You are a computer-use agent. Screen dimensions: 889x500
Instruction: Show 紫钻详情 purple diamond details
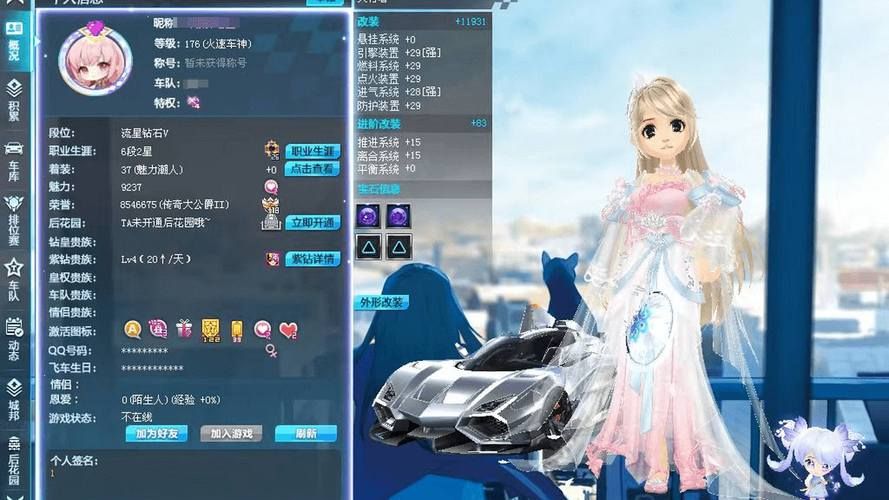[x=313, y=259]
